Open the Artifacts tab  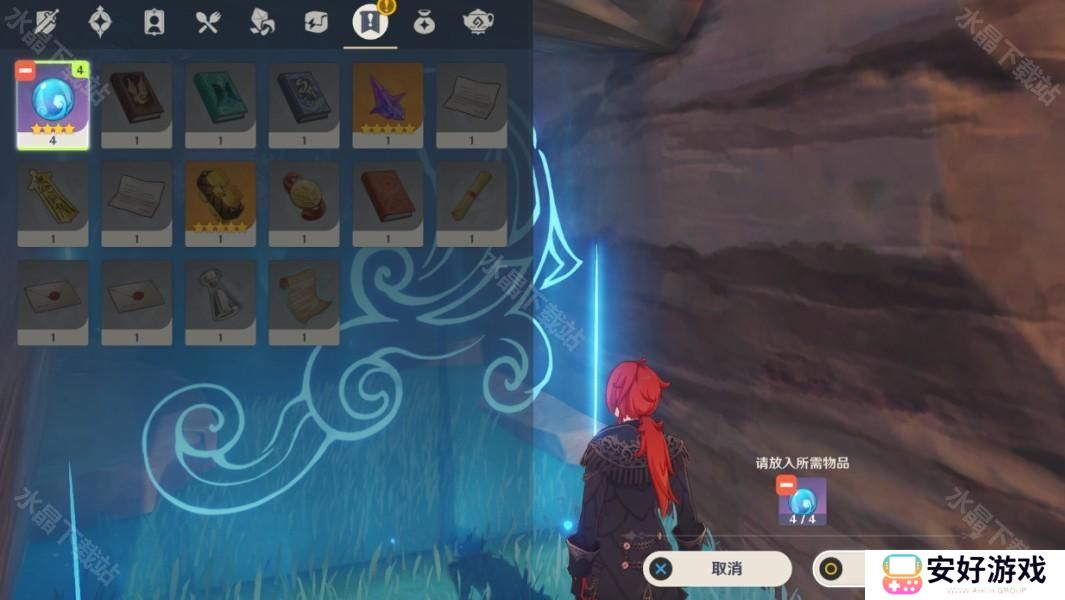tap(100, 22)
